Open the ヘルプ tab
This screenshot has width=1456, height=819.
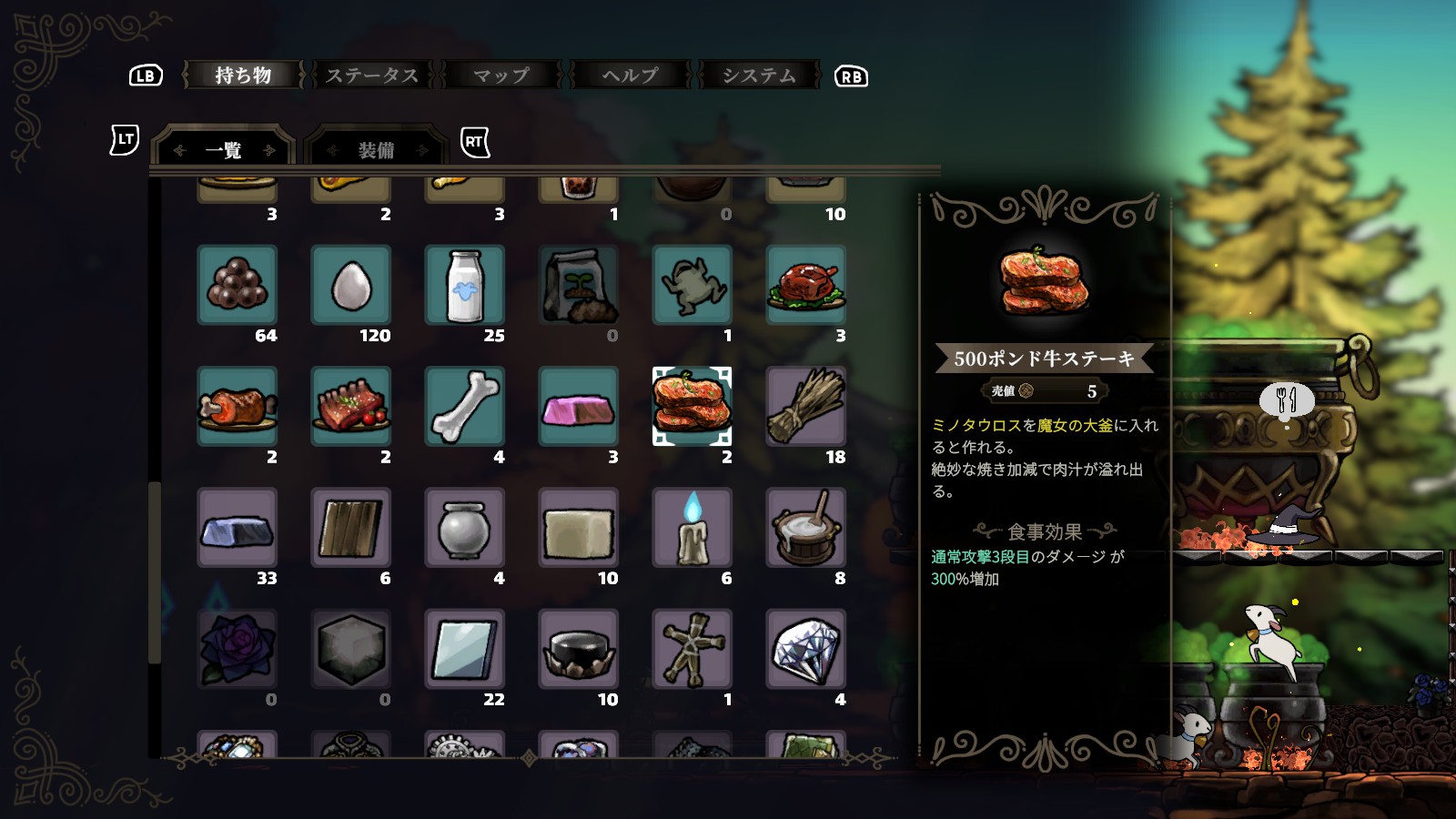coord(630,76)
